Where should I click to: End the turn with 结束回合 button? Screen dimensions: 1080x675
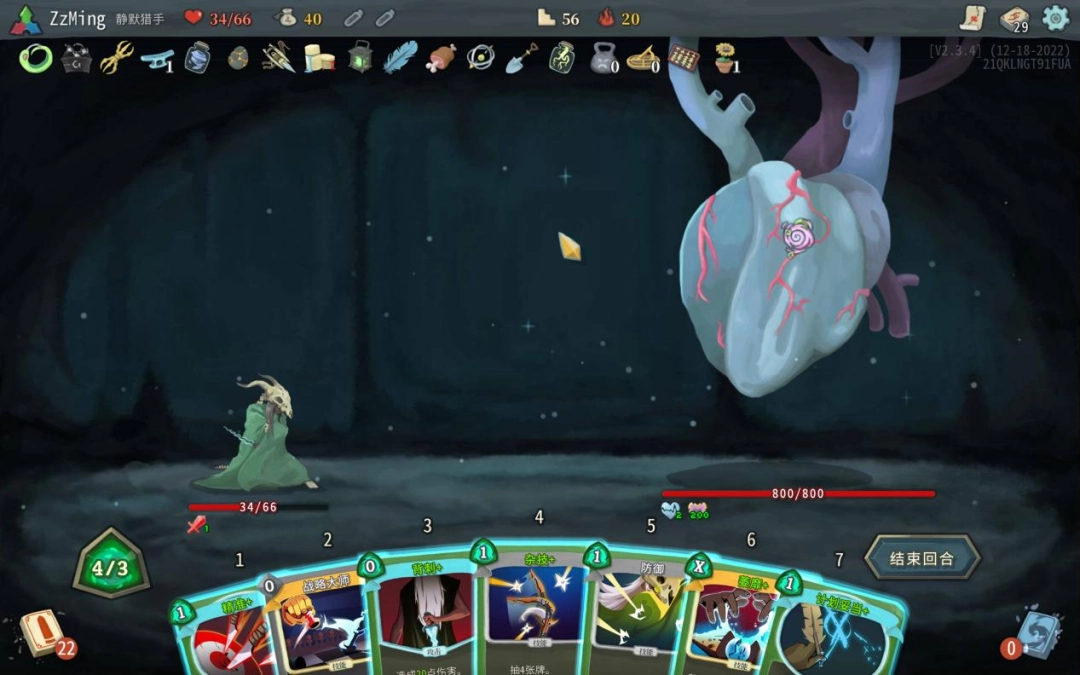[921, 557]
